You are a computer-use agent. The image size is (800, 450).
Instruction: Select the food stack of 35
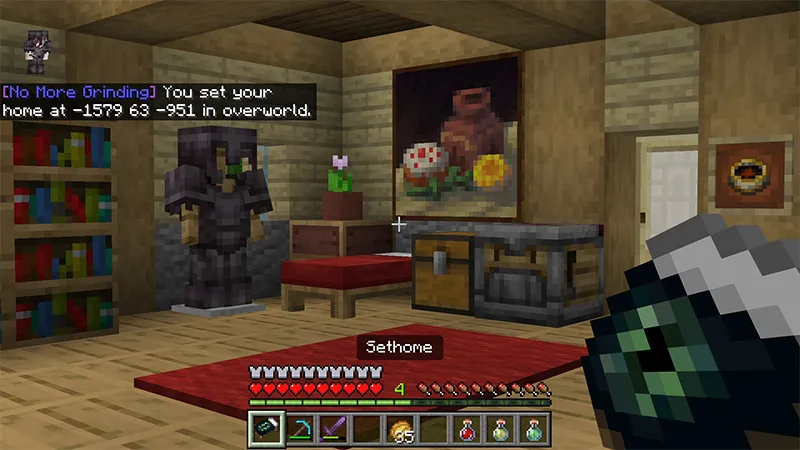click(399, 429)
